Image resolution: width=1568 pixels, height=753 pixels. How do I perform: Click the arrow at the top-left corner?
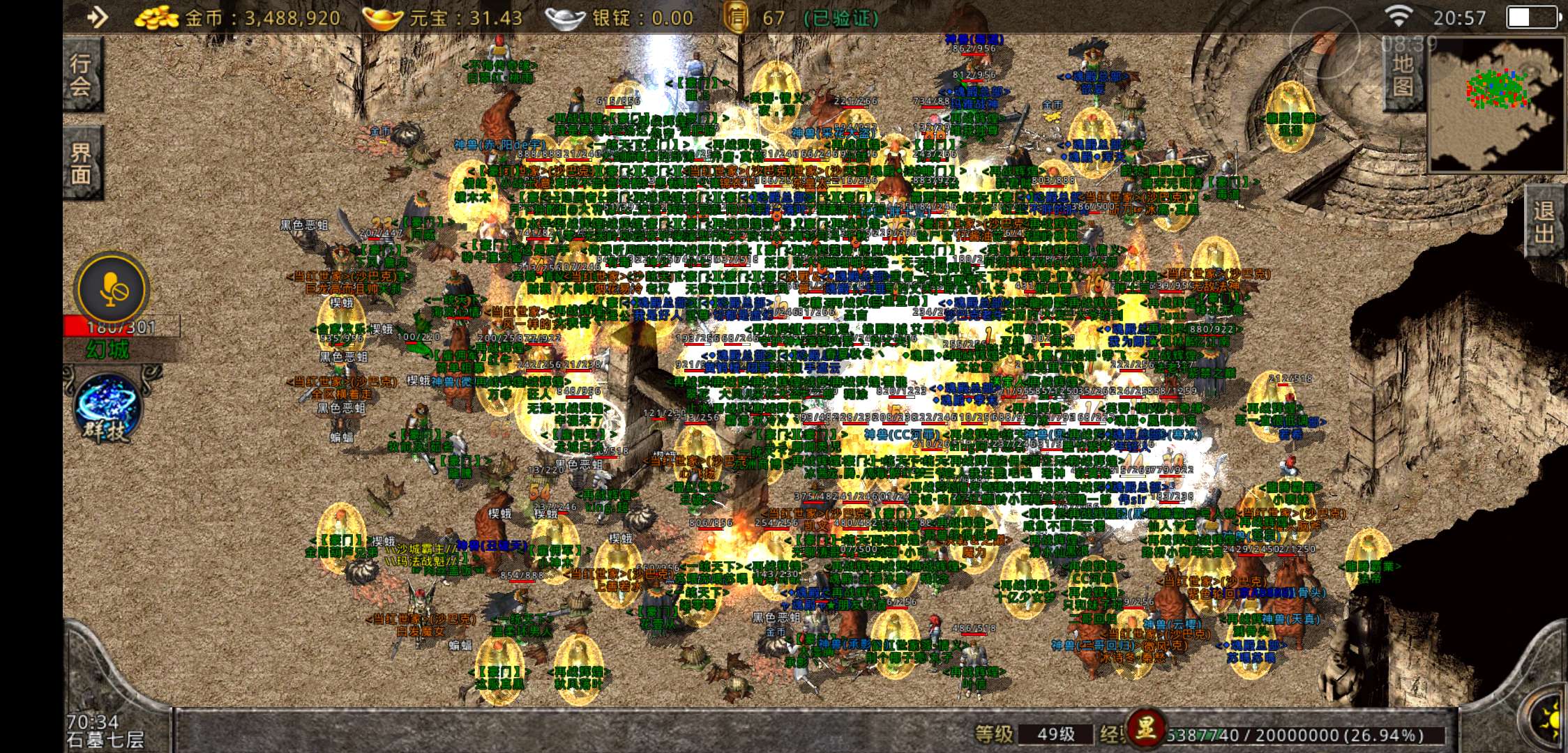coord(98,17)
